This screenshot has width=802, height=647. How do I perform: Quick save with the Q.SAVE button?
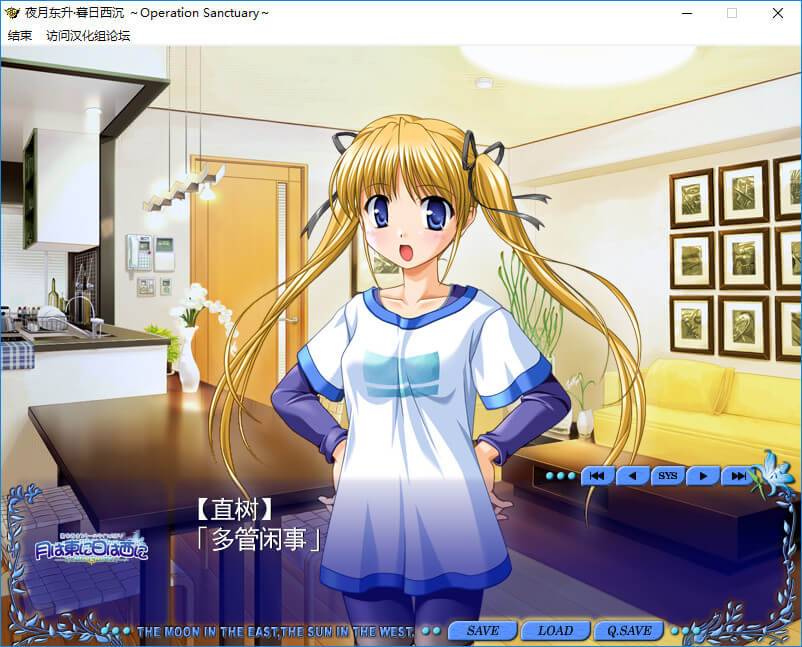(x=628, y=631)
